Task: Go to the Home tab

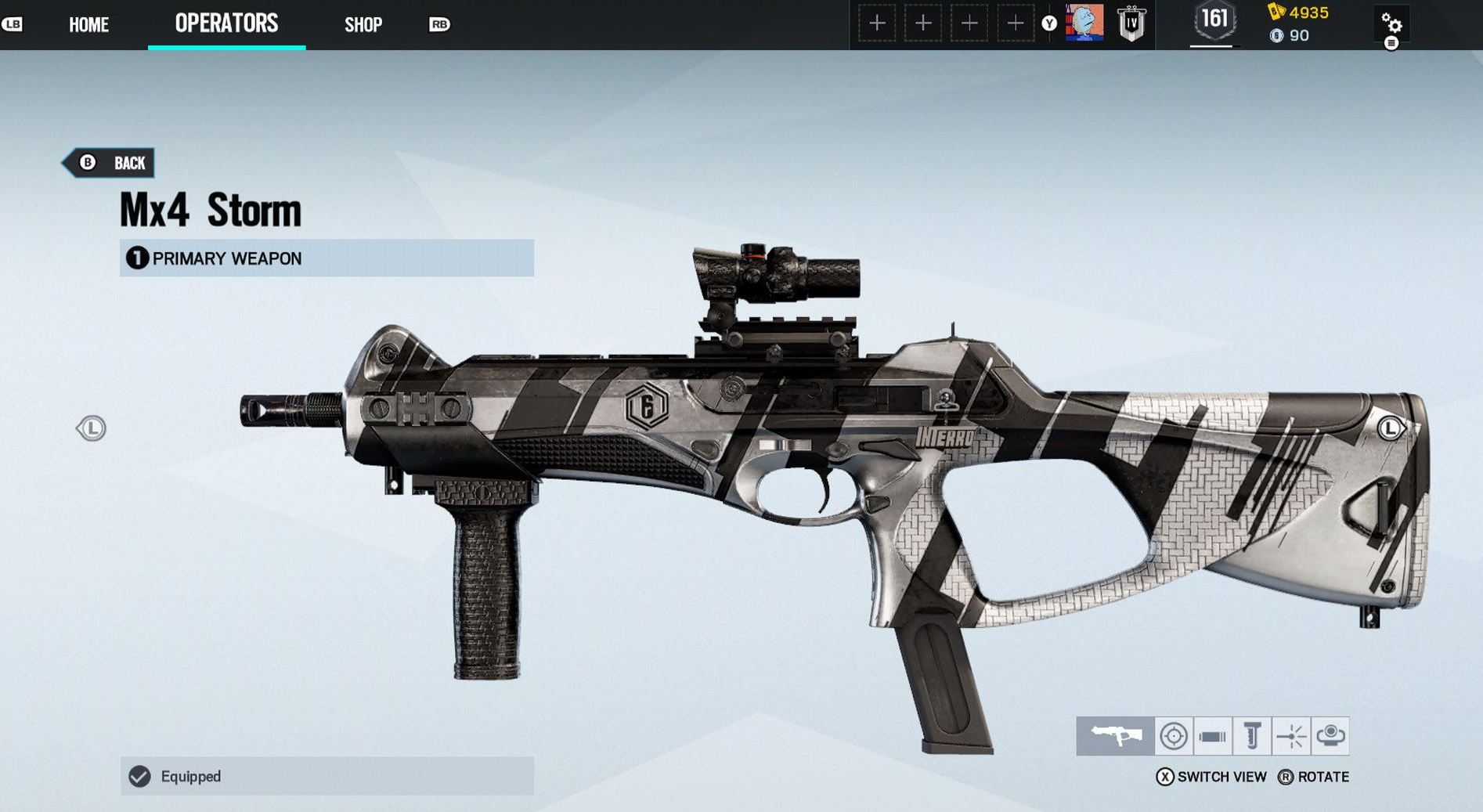Action: (88, 25)
